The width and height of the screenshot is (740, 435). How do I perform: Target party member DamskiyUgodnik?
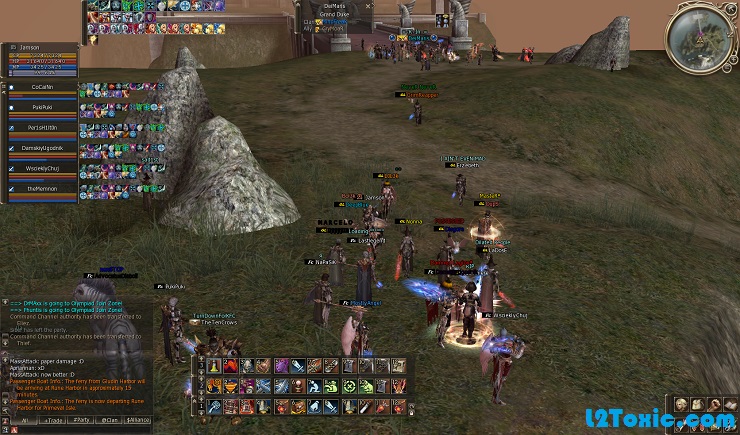coord(42,148)
